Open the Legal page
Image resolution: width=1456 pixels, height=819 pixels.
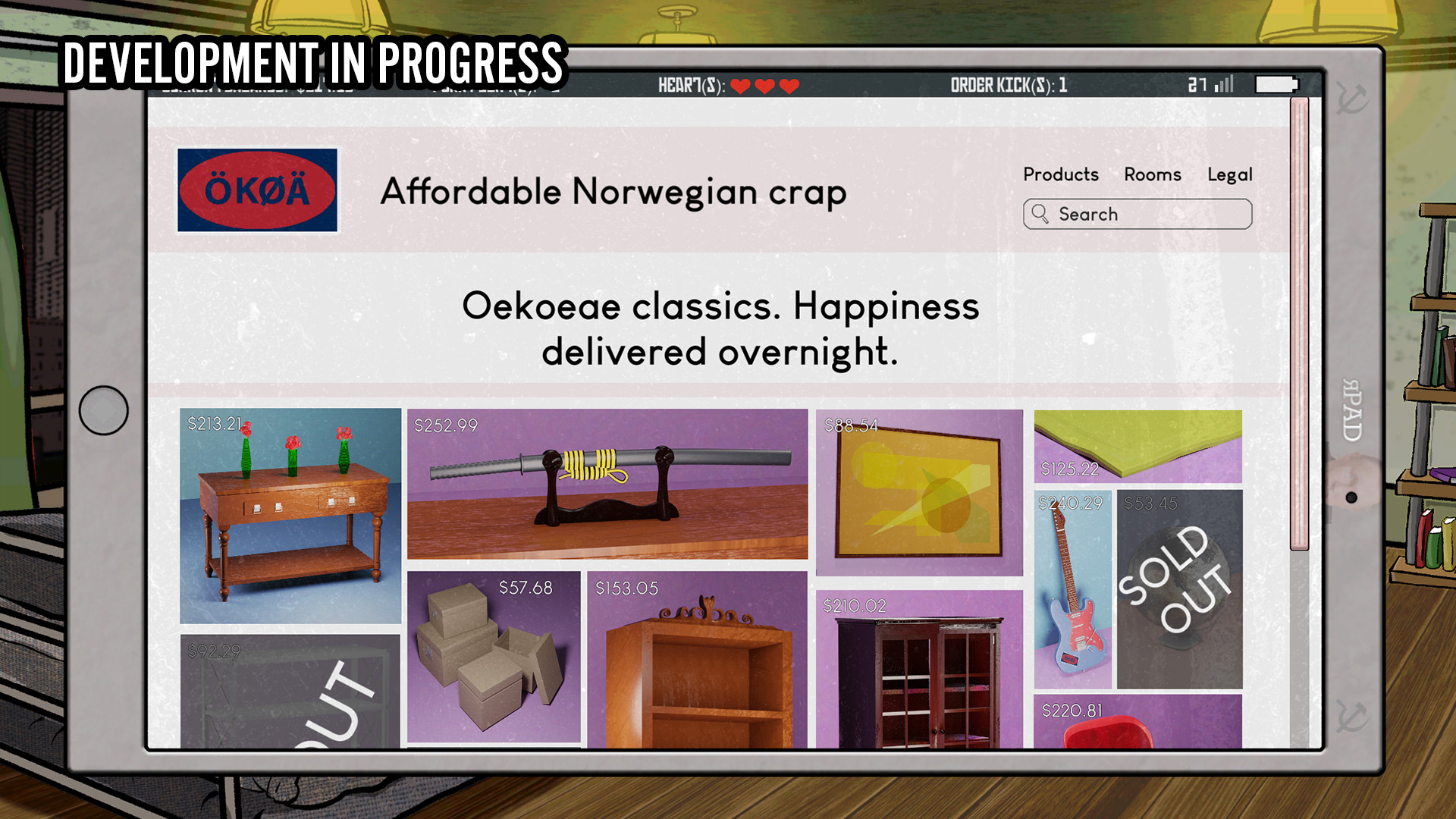(x=1232, y=174)
